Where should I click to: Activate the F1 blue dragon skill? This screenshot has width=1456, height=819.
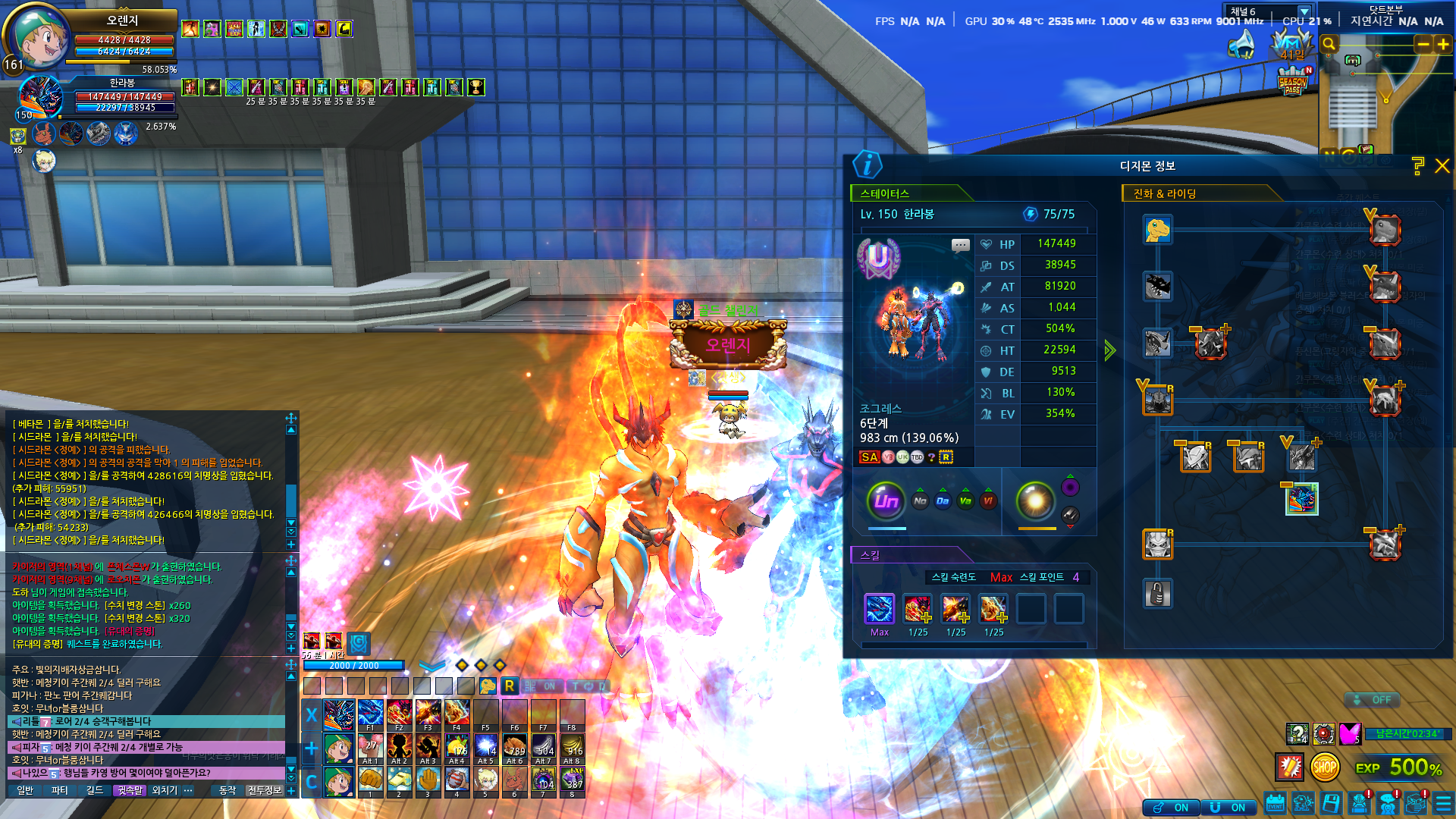[x=370, y=714]
